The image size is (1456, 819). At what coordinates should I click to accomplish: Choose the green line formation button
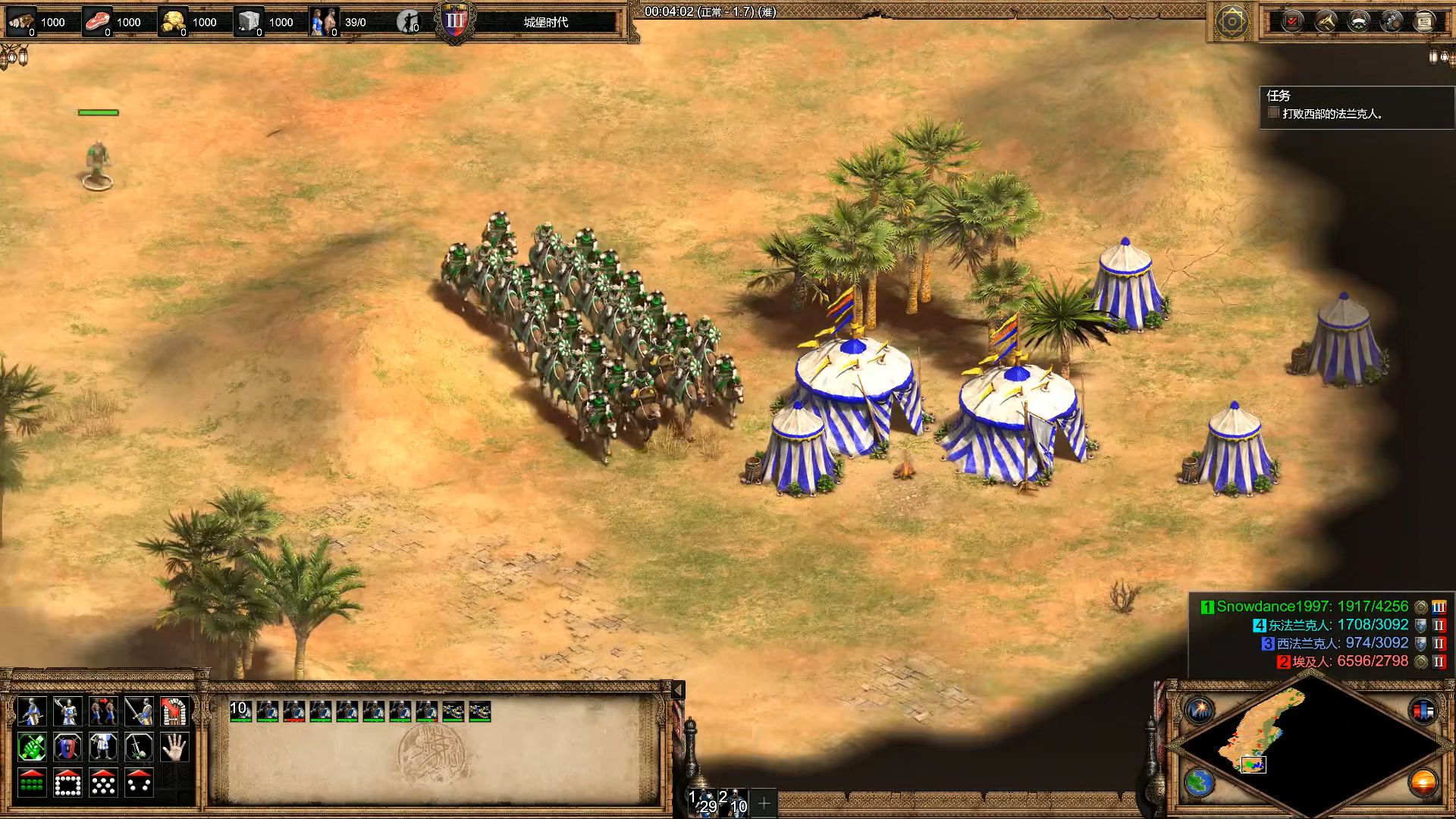[31, 783]
